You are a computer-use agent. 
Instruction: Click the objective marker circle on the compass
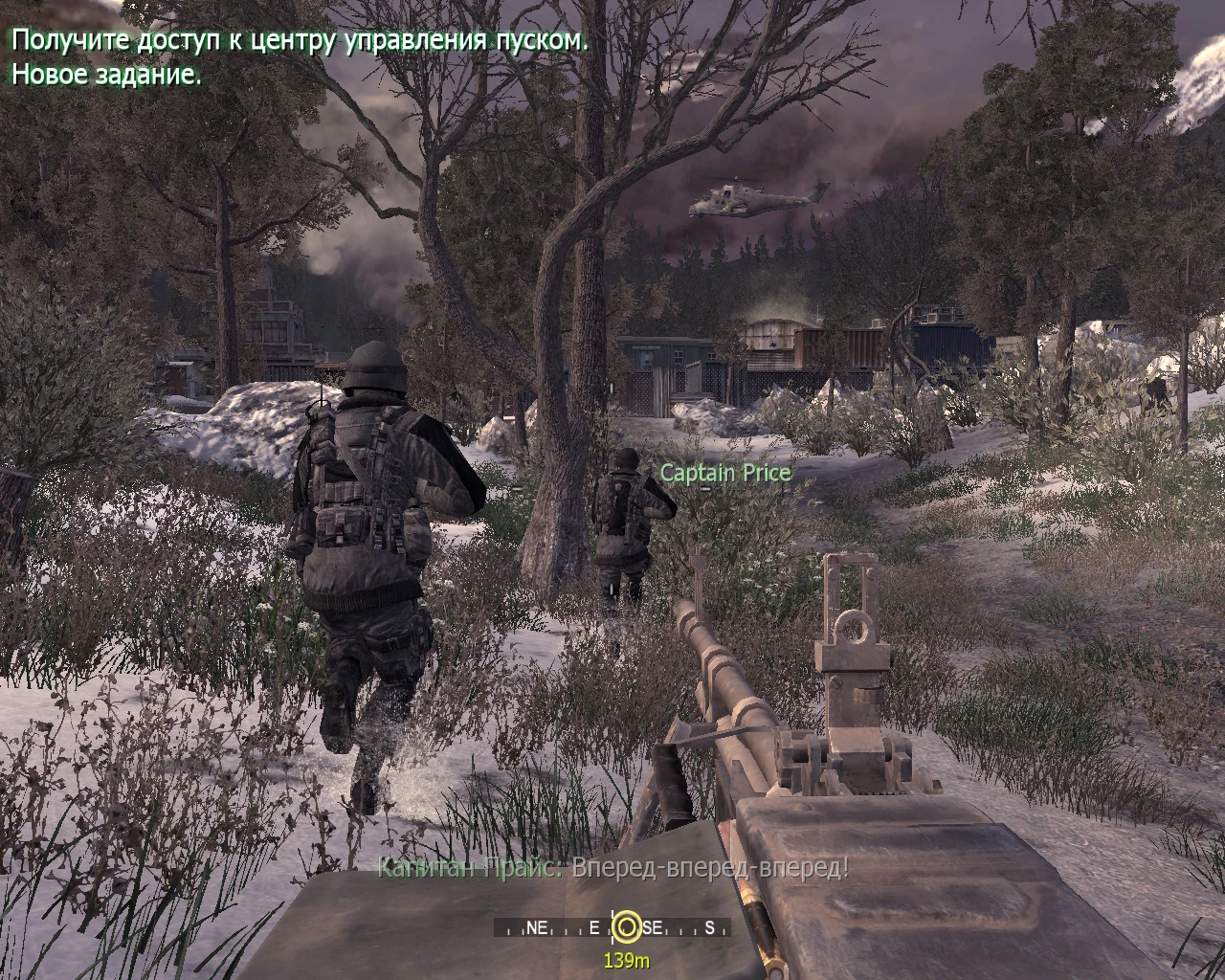630,926
